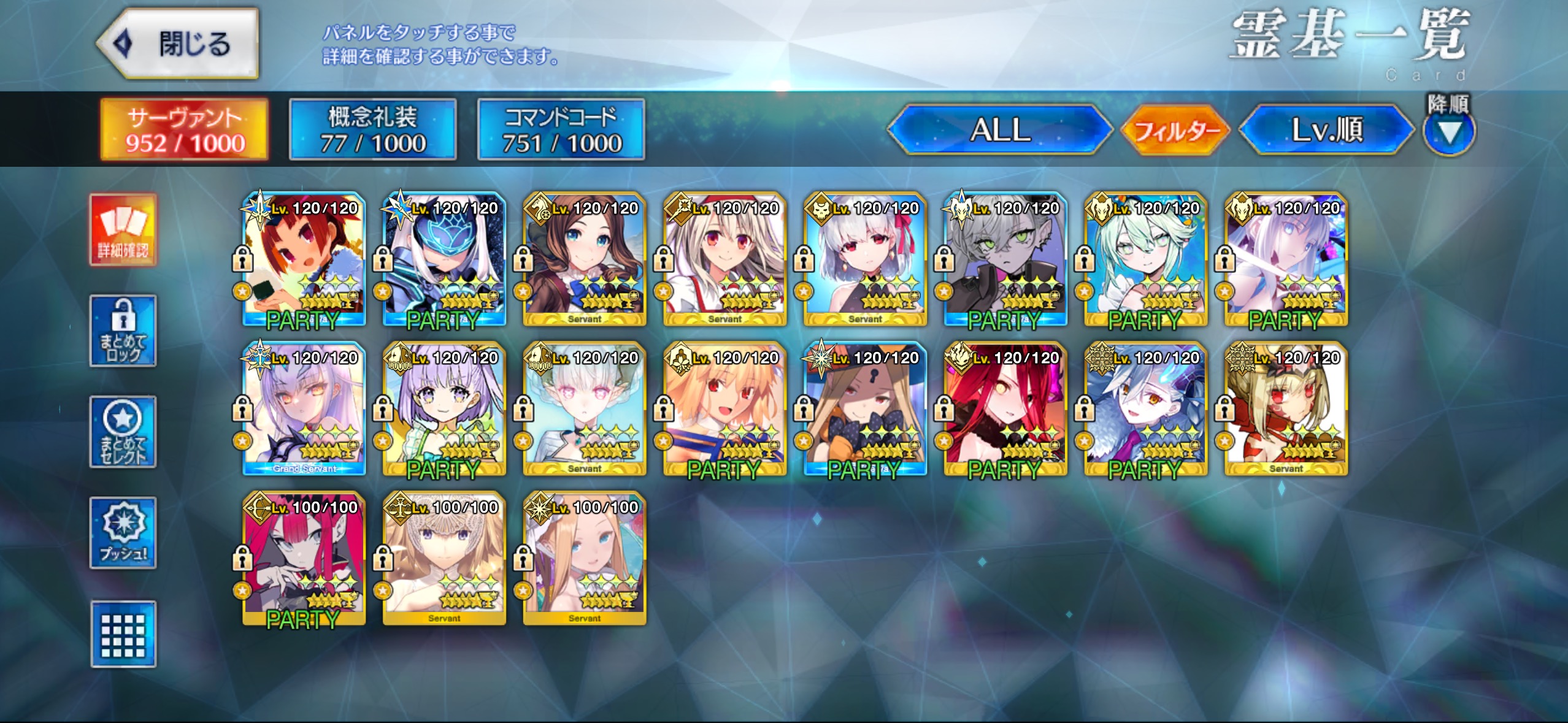
Task: Change the grid layout view icon
Action: (x=123, y=634)
